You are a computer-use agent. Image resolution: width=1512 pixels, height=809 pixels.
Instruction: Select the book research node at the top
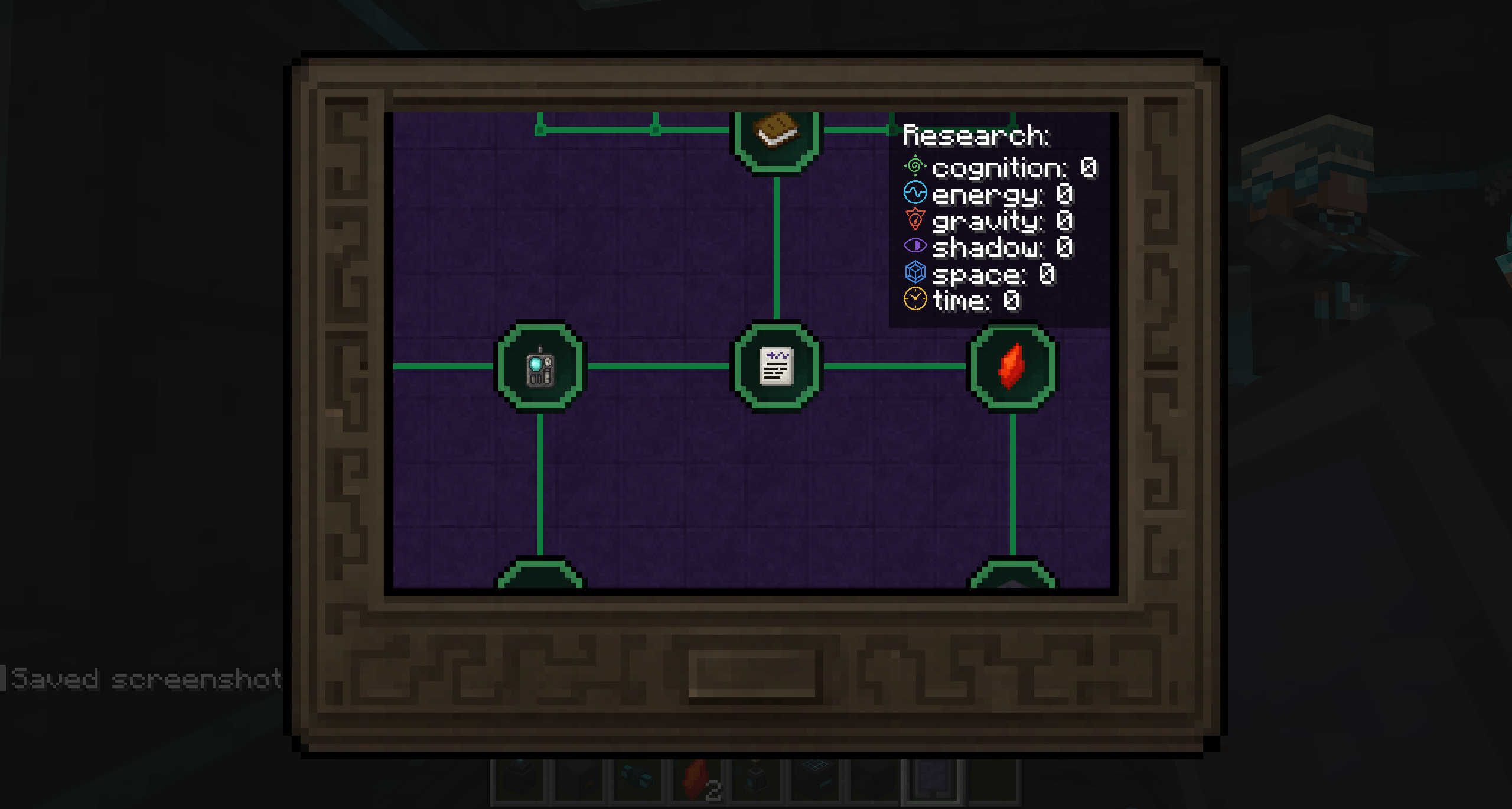coord(775,135)
